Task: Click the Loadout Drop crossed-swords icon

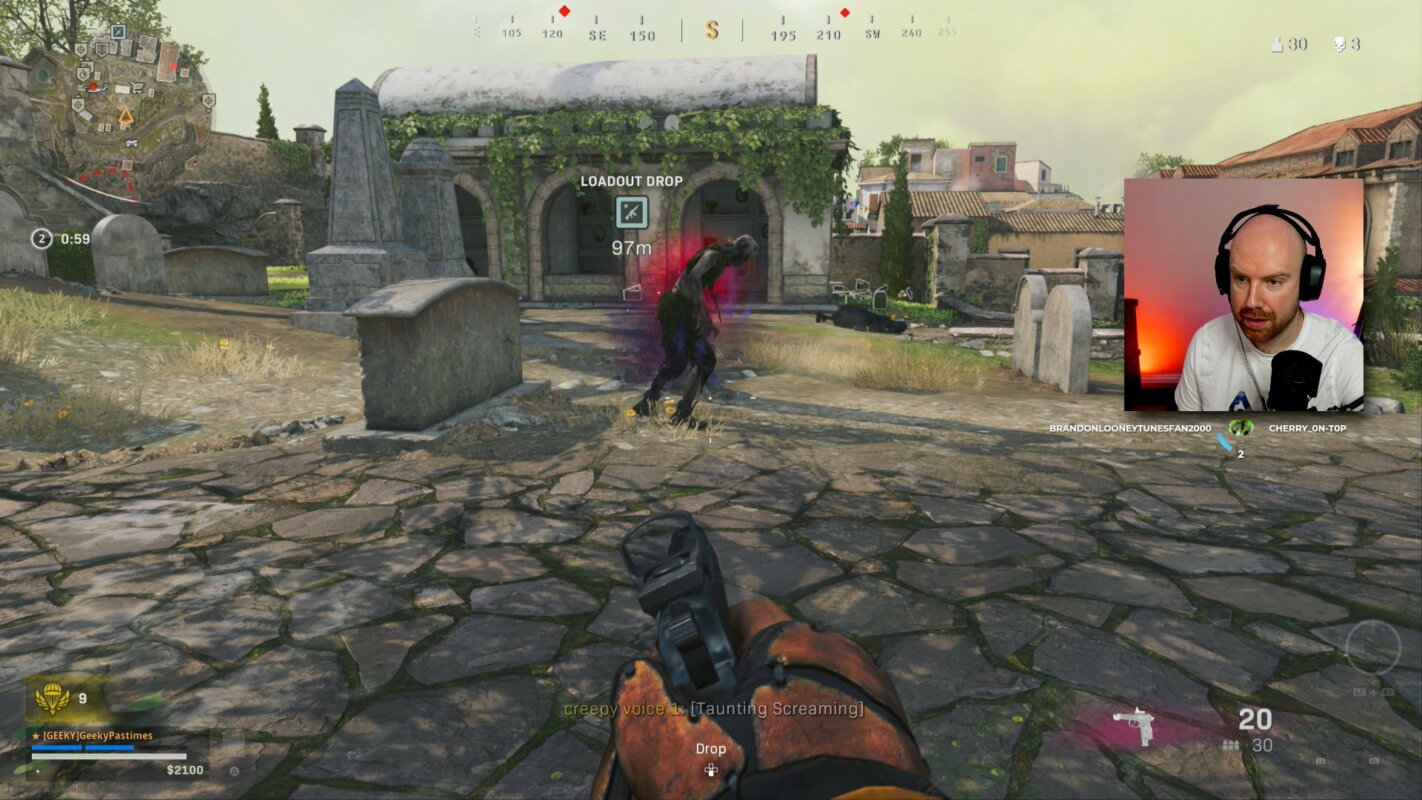Action: 632,212
